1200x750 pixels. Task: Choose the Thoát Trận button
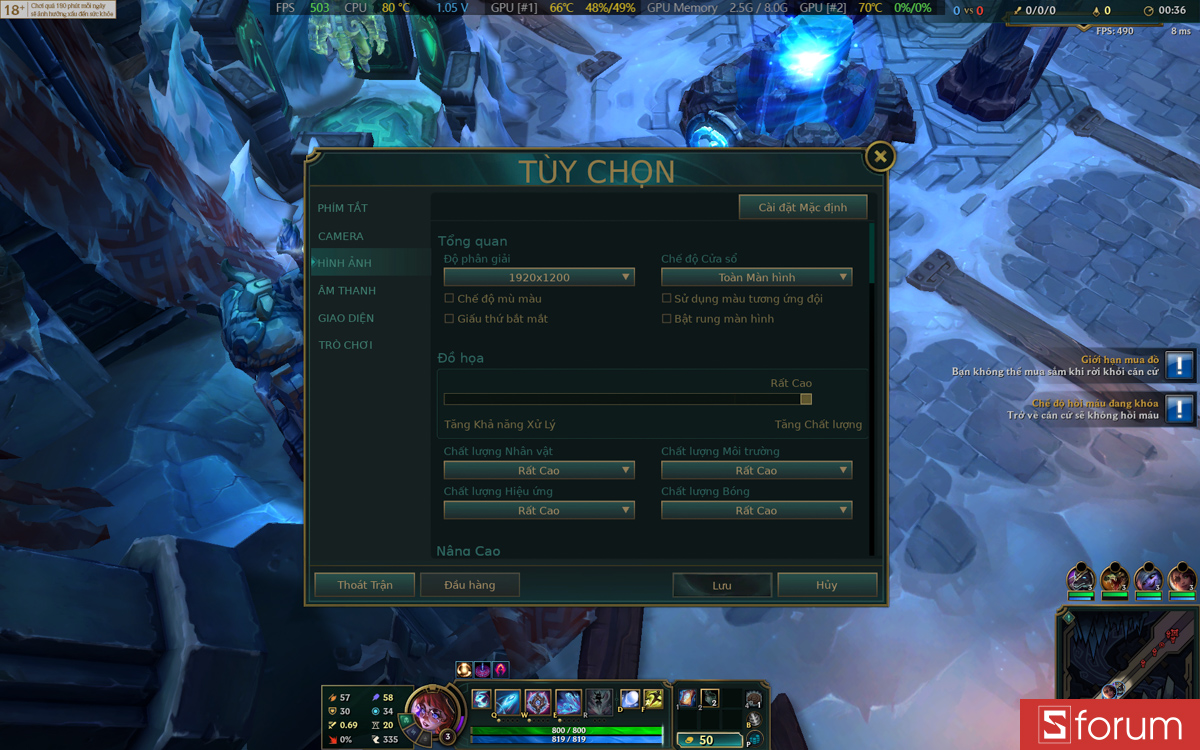(x=365, y=585)
